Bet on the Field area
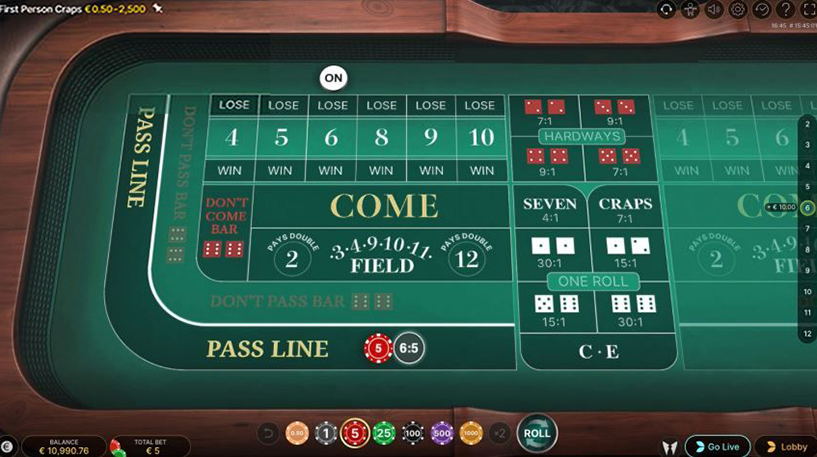This screenshot has height=457, width=817. [382, 257]
